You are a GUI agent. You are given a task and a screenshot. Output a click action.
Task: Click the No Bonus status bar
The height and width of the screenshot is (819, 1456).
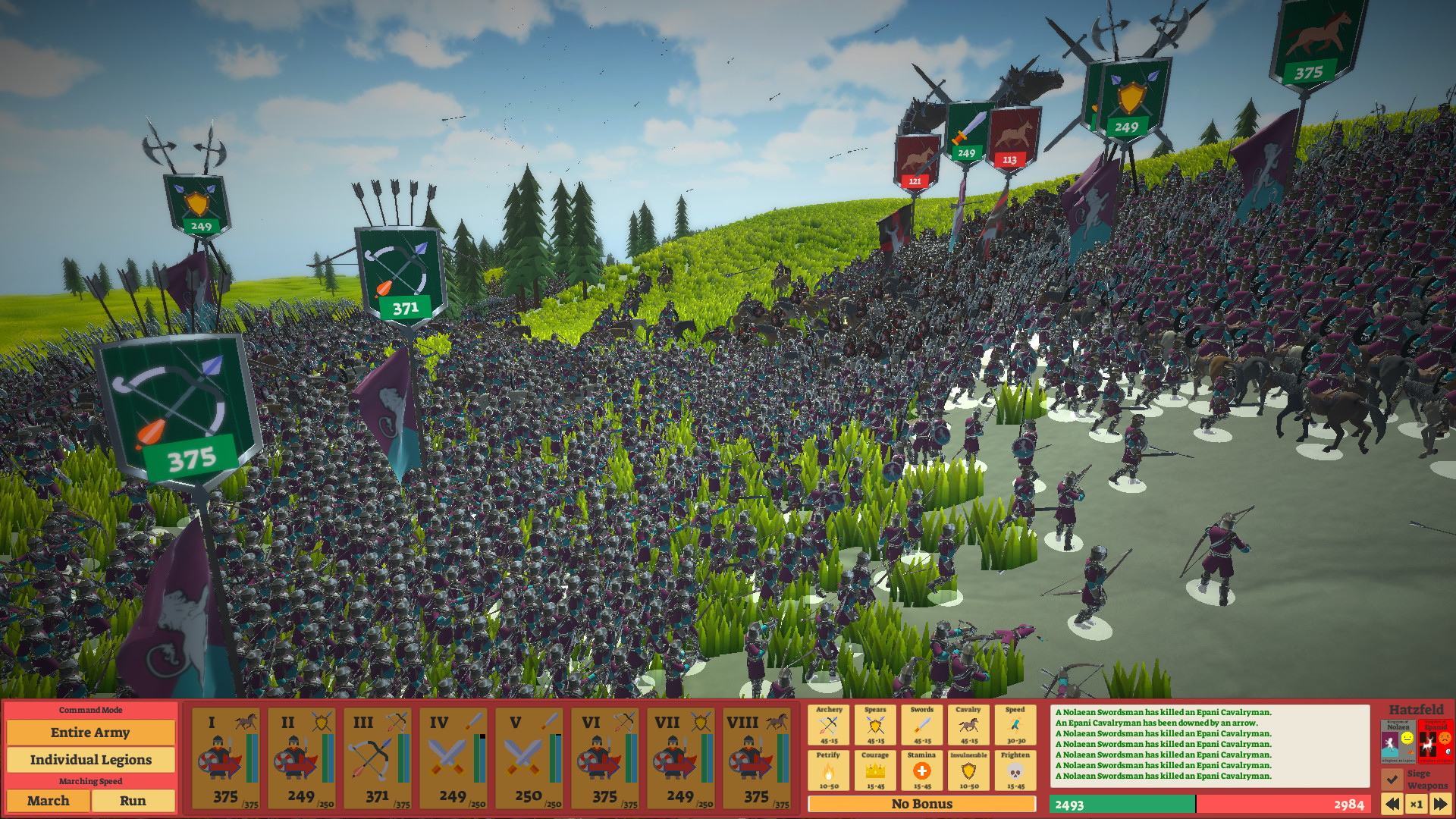point(923,804)
